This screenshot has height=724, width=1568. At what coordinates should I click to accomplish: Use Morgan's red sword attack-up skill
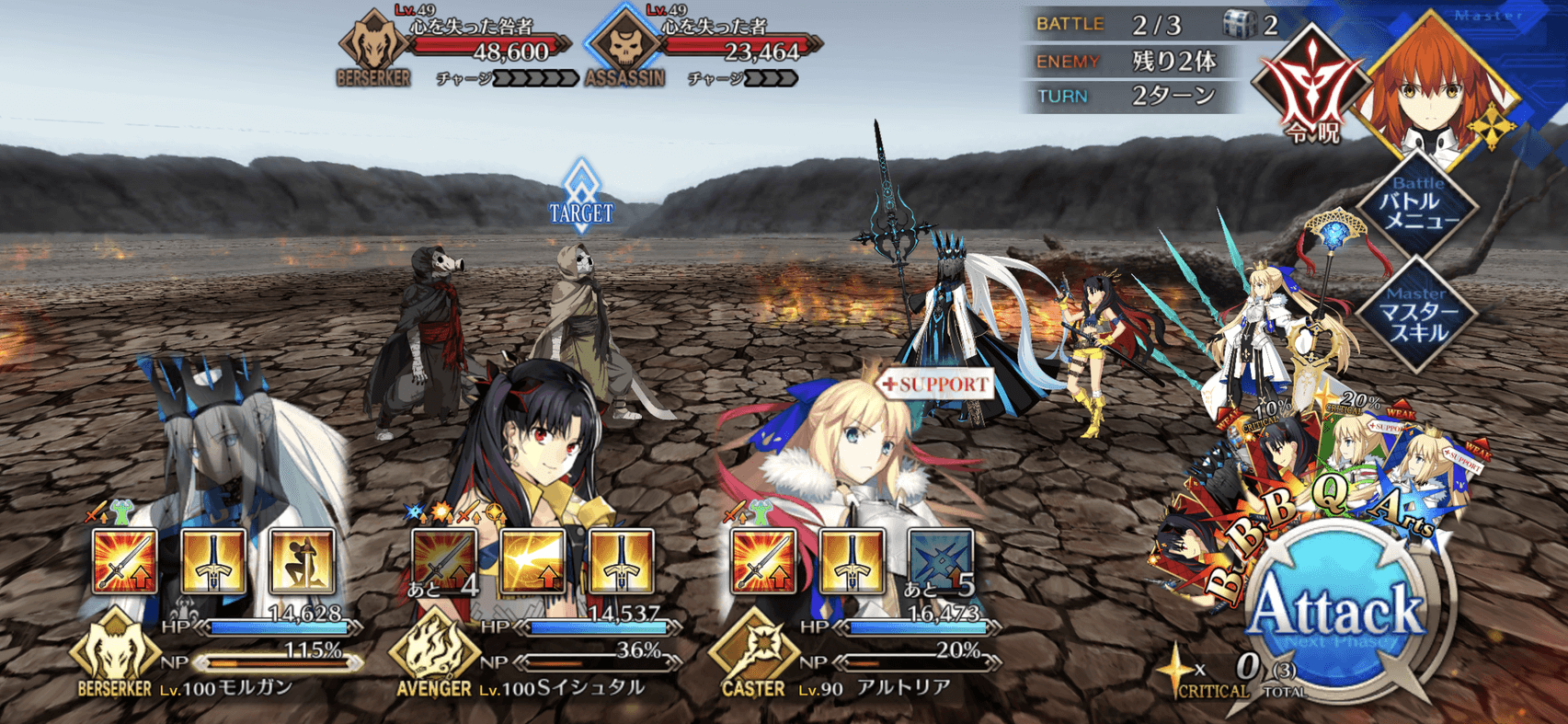(x=124, y=560)
